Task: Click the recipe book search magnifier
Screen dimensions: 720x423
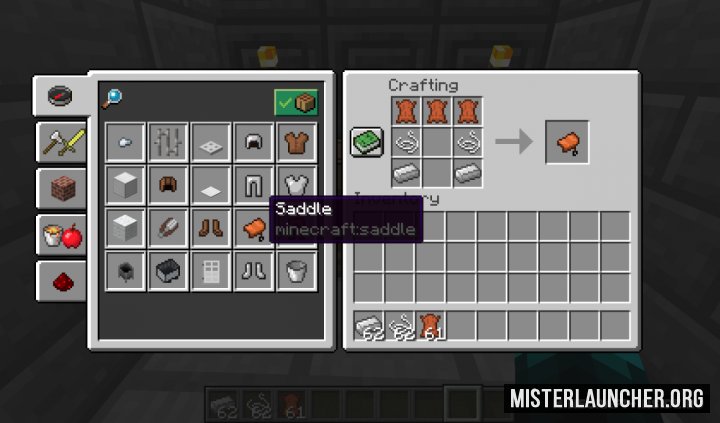Action: (112, 98)
